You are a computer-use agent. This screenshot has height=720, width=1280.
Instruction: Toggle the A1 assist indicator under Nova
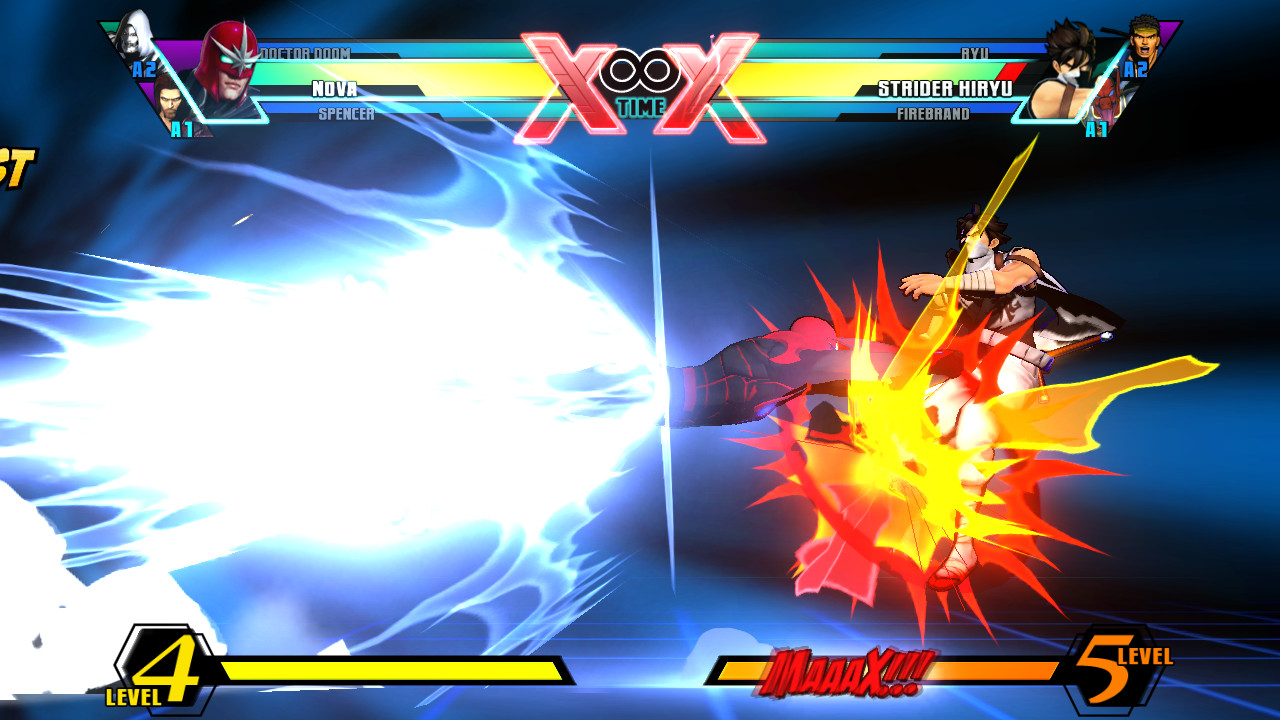click(181, 128)
